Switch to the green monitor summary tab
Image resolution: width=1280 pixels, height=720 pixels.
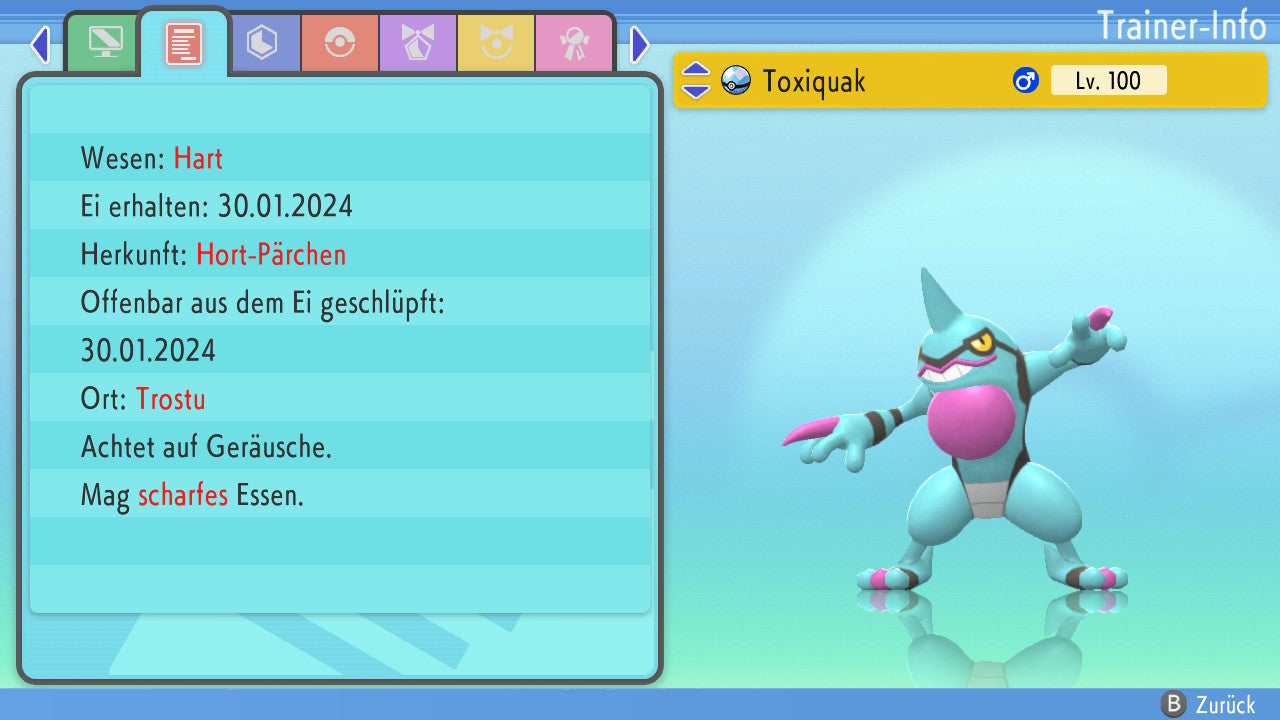click(x=105, y=44)
